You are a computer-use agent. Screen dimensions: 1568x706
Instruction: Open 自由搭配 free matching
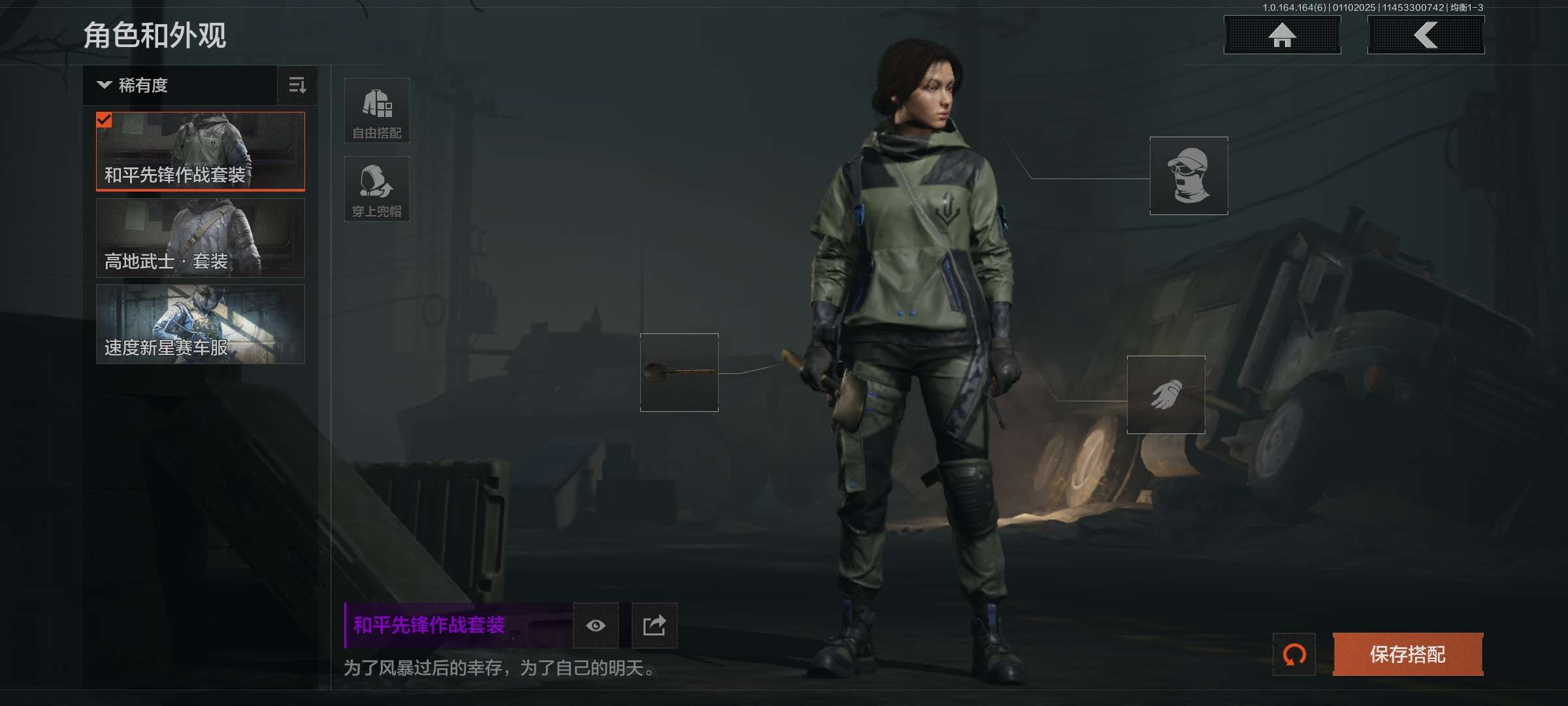tap(377, 110)
